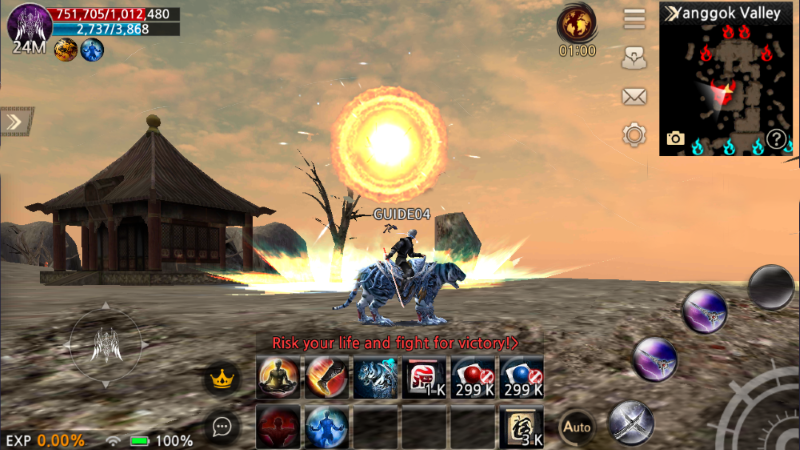Activate the flaming kick skill
Screen dimensions: 800x450
point(327,378)
